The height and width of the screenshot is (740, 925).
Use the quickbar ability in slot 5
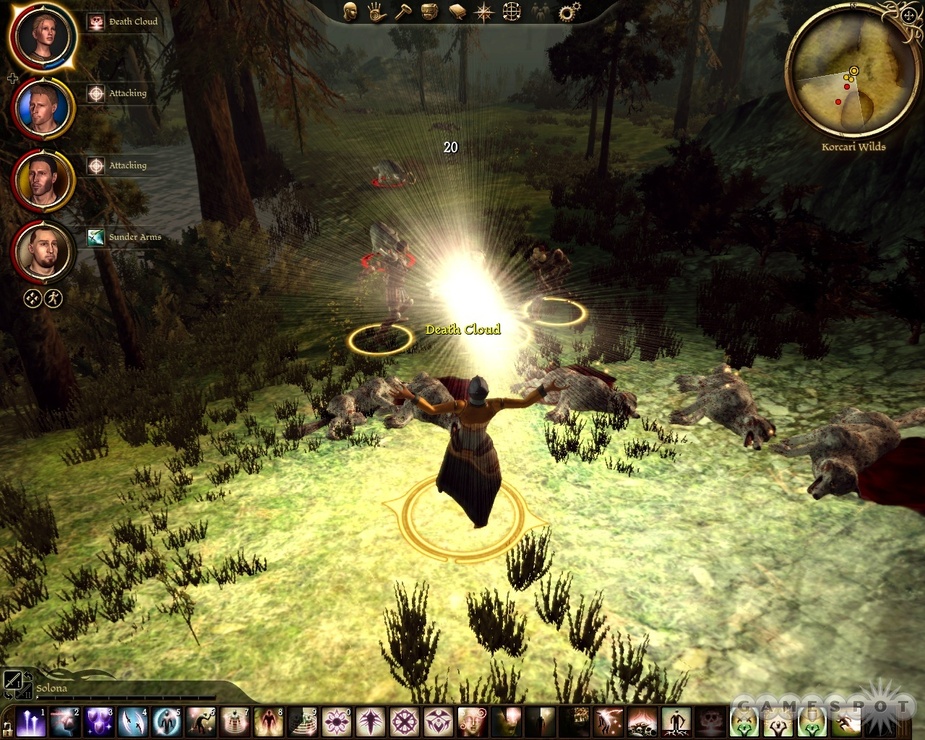pos(167,721)
